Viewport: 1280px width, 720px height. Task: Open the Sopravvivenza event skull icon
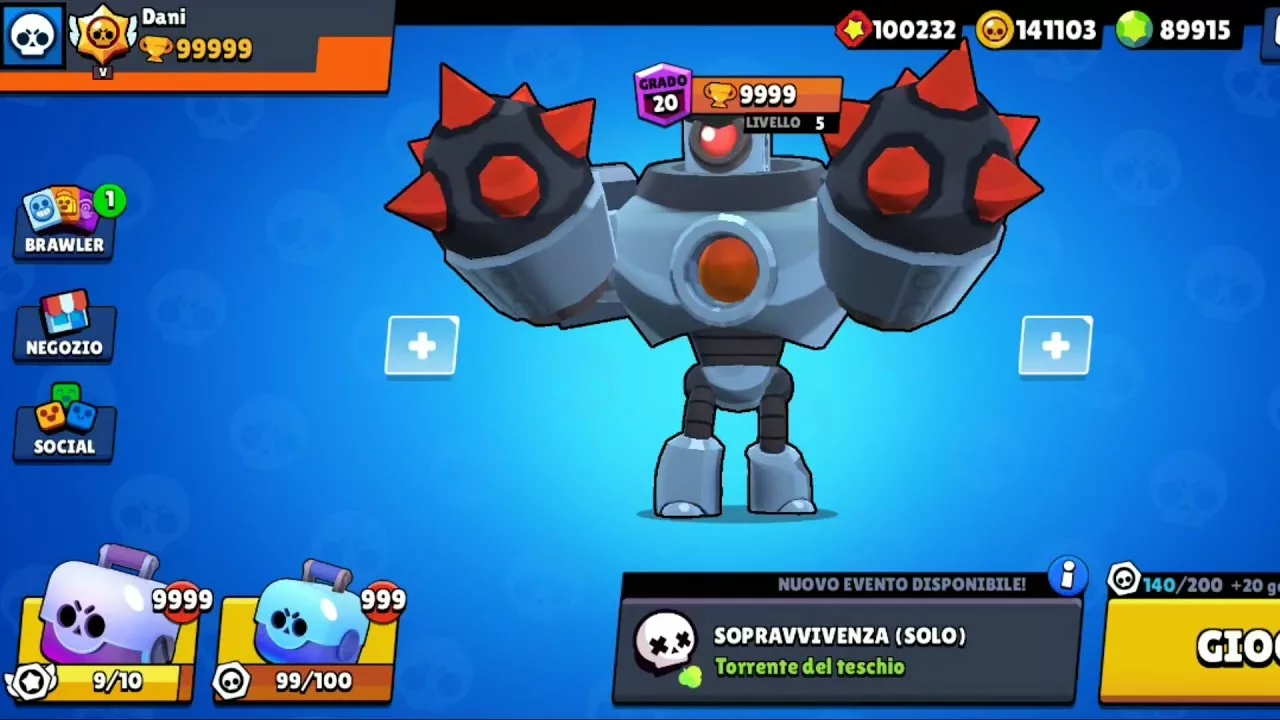click(666, 643)
